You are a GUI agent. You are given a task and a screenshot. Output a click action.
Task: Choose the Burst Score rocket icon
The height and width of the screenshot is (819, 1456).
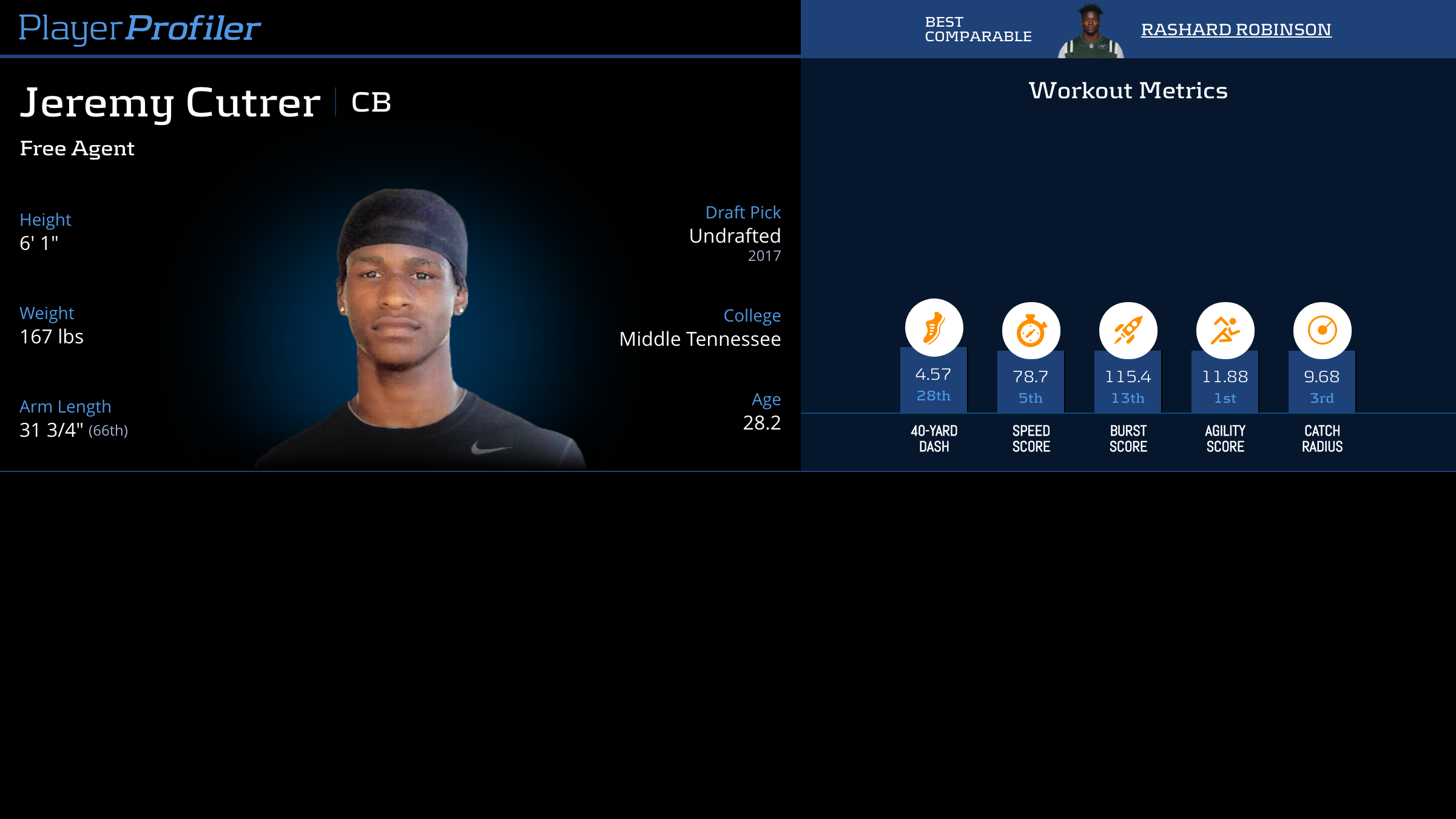1128,331
